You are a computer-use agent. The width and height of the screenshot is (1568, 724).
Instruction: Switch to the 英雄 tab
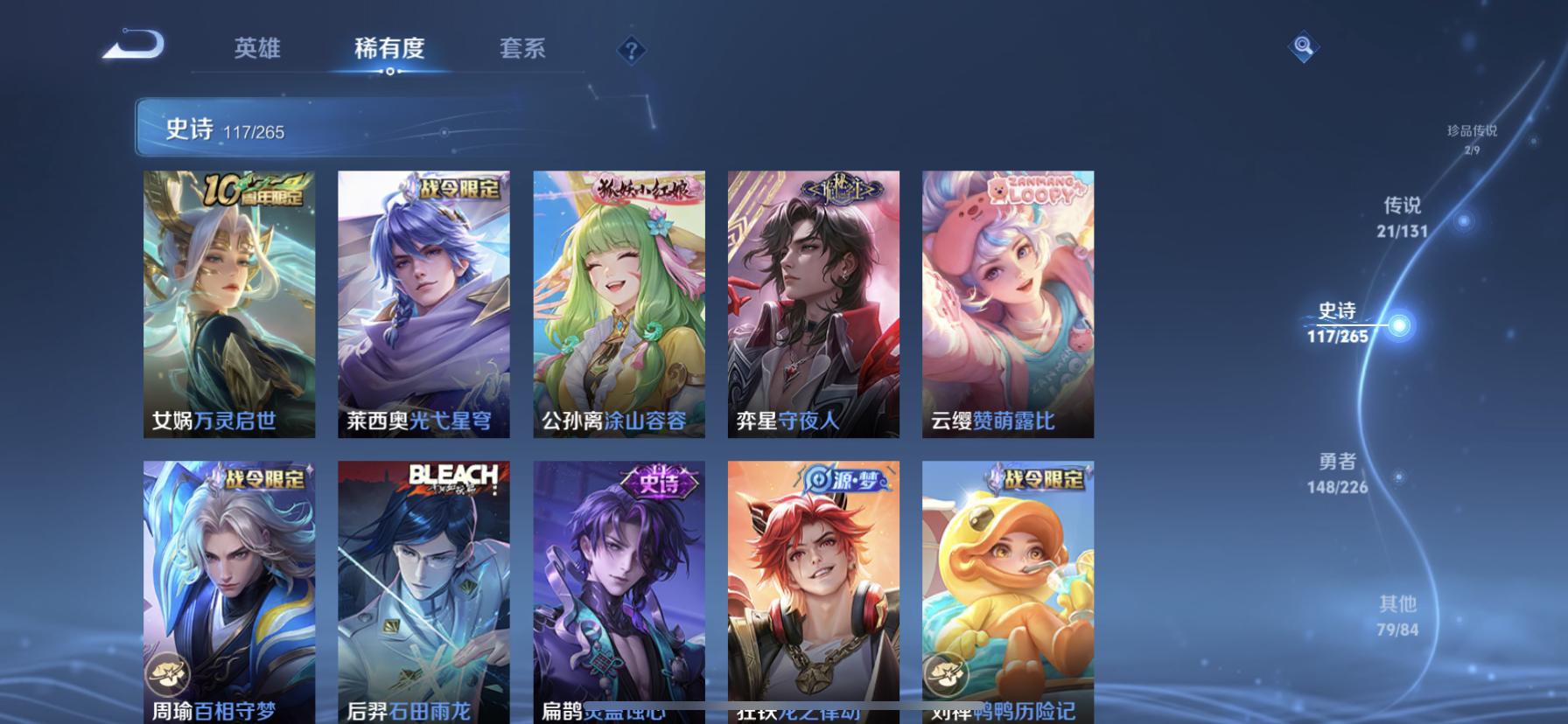[x=255, y=50]
